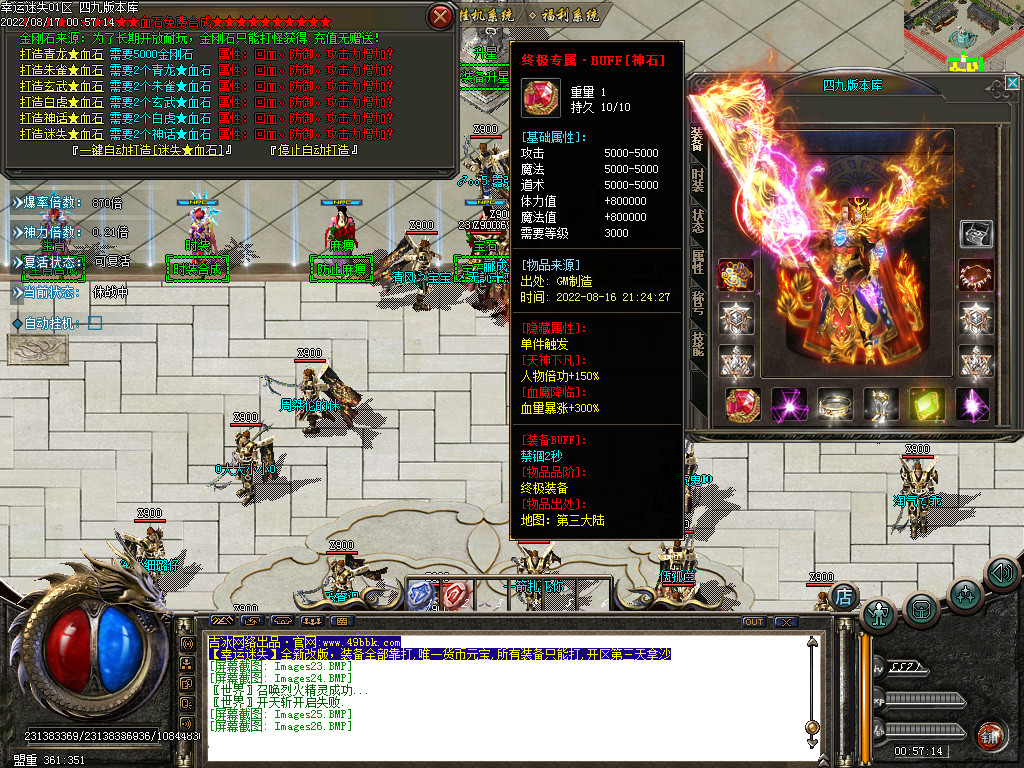
Task: Open the 技能 skills tab
Action: [x=698, y=344]
